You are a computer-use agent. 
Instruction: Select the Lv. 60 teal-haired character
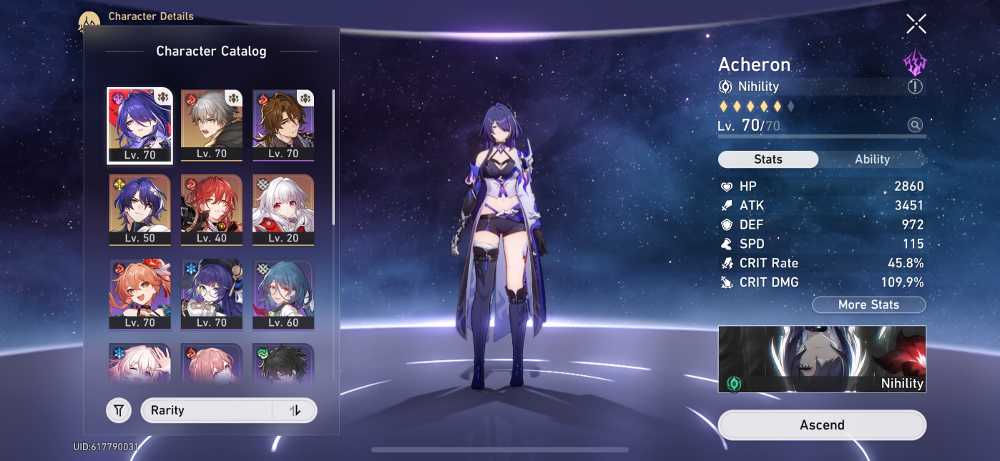(x=283, y=295)
